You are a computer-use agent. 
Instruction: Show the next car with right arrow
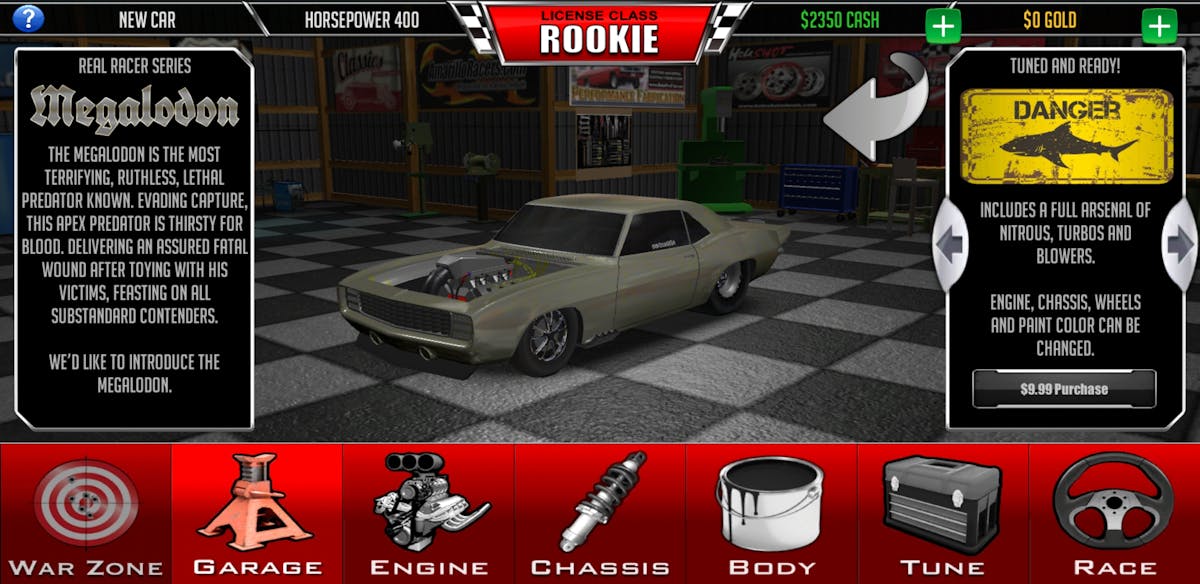1180,243
